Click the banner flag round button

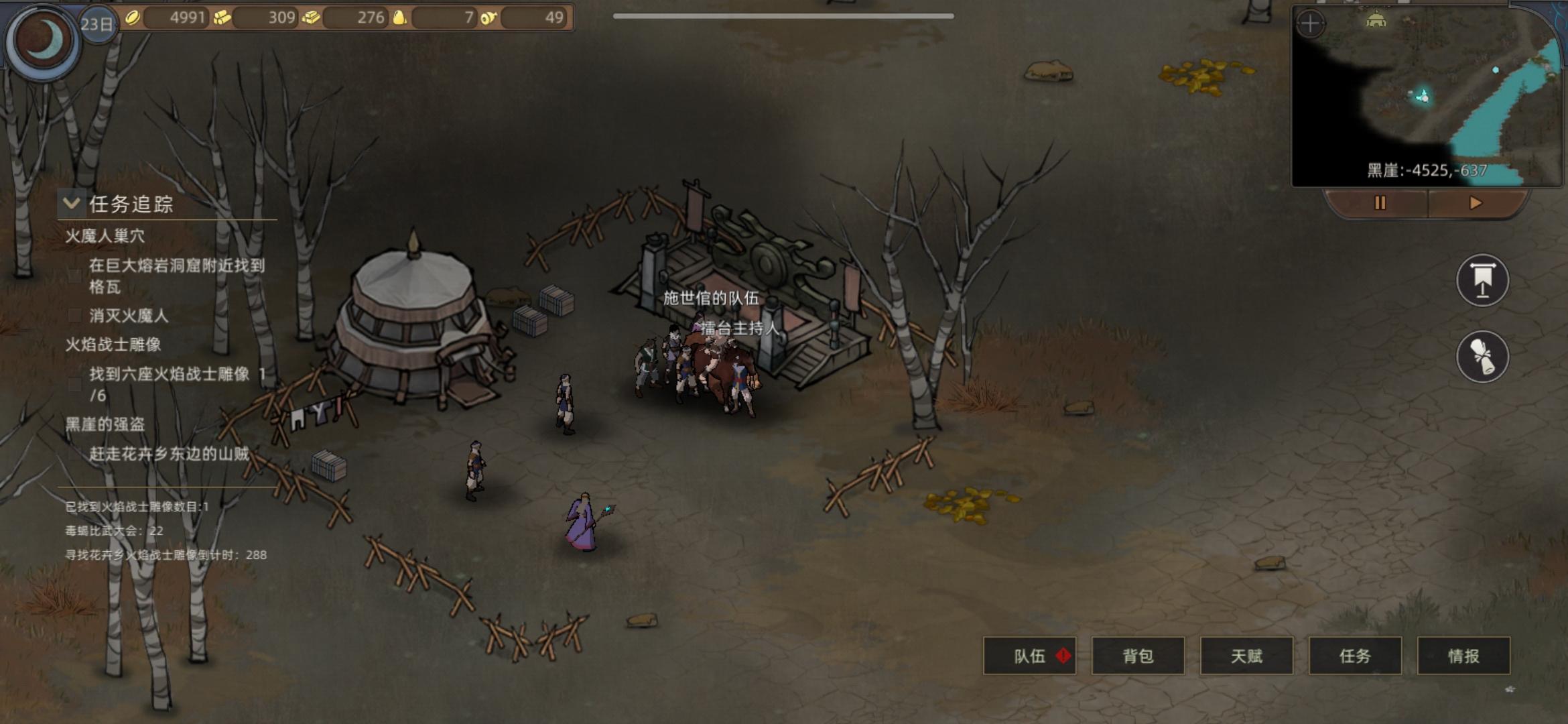click(1482, 280)
